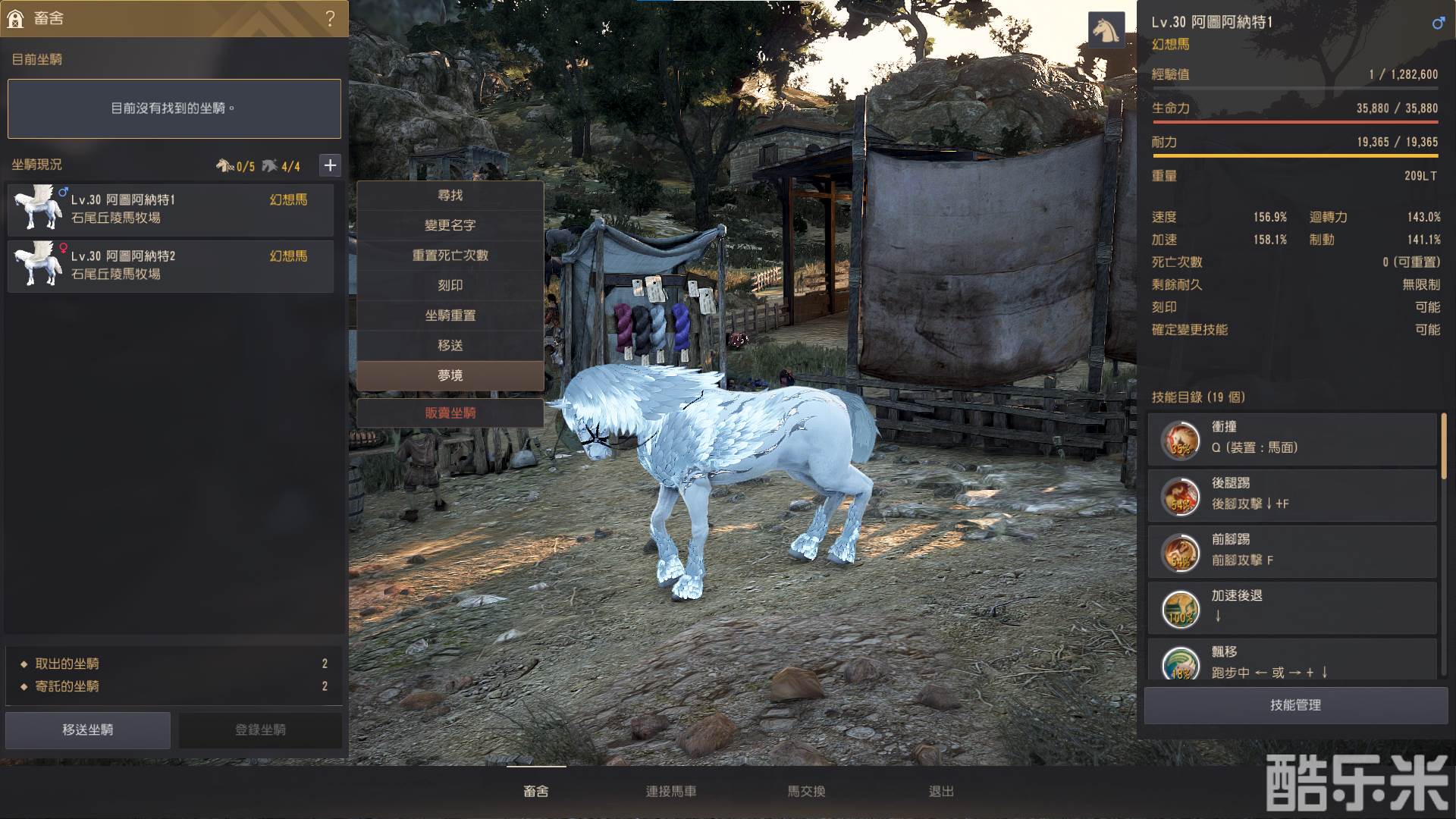Select the 後腿踢 skill entry
Image resolution: width=1456 pixels, height=819 pixels.
click(1292, 494)
